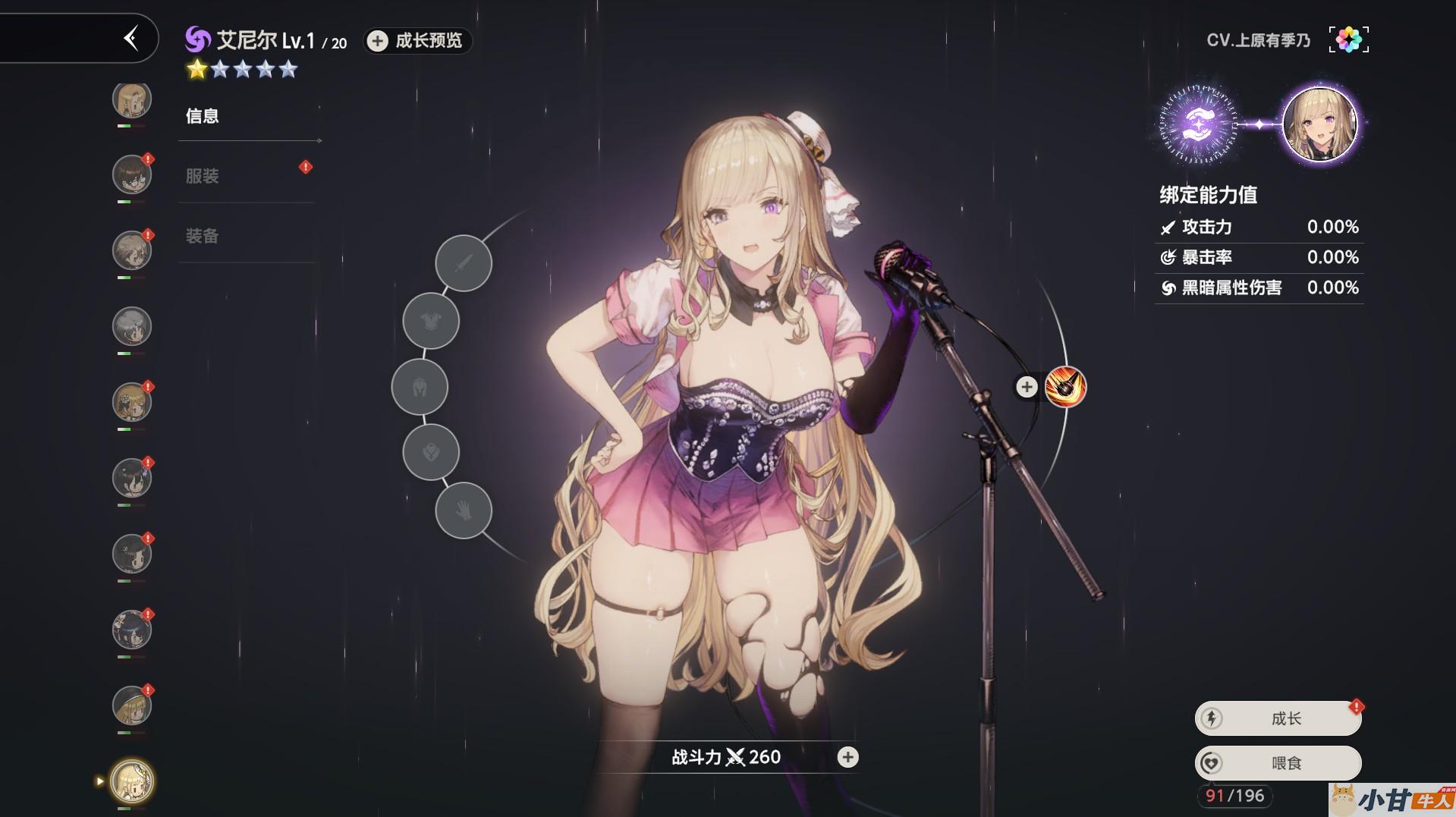Select the gray-haired character in list
Screen dimensions: 1456x817
click(132, 327)
